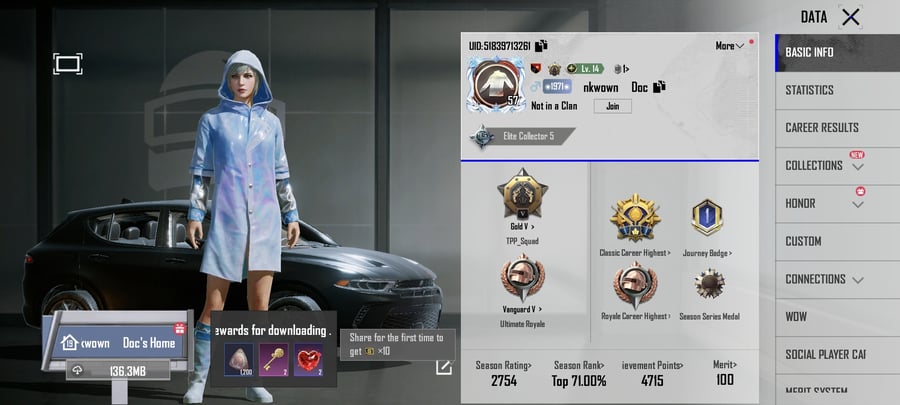Expand the Honor section
Viewport: 900px width, 405px height.
[826, 204]
